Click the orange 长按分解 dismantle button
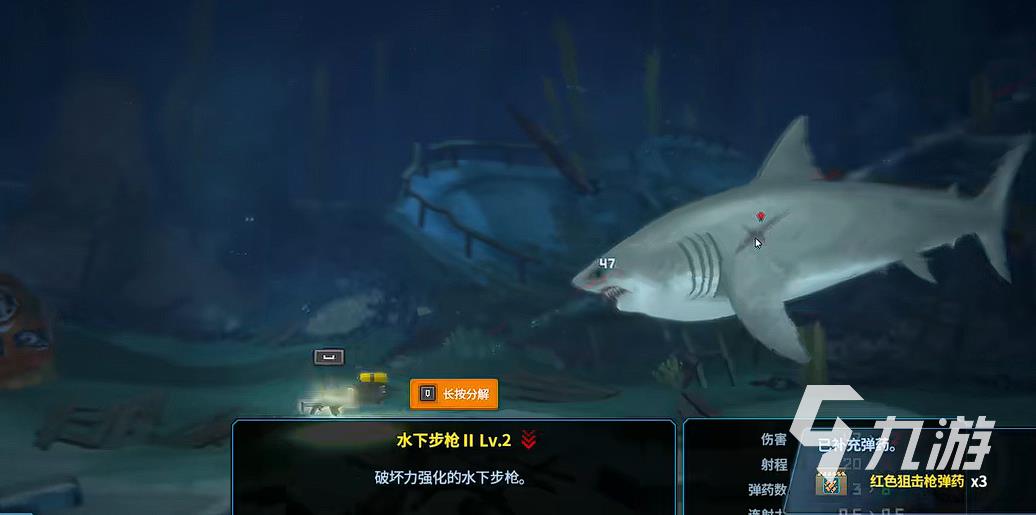The width and height of the screenshot is (1036, 515). pyautogui.click(x=454, y=394)
